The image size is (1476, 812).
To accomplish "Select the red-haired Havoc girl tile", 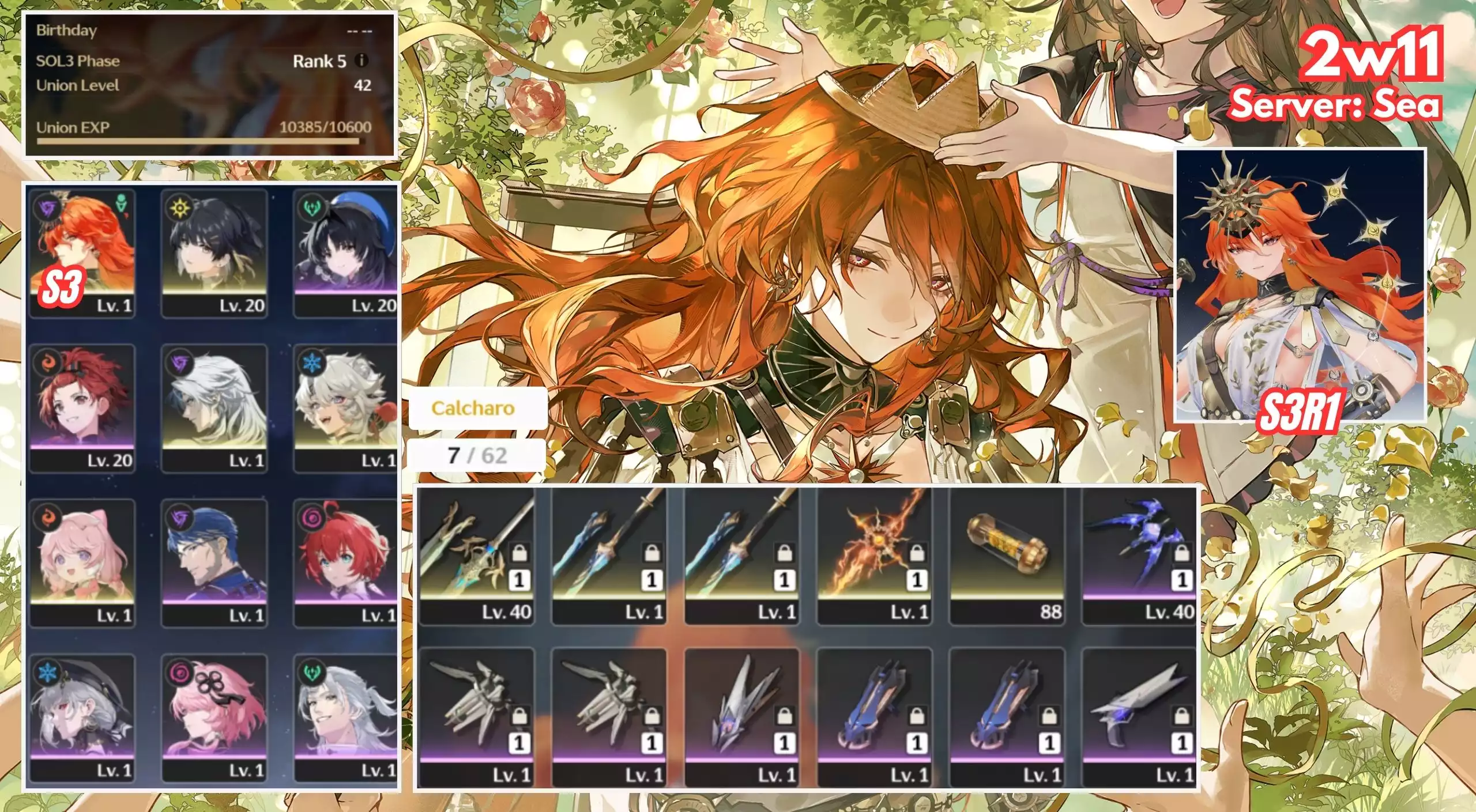I will 345,563.
